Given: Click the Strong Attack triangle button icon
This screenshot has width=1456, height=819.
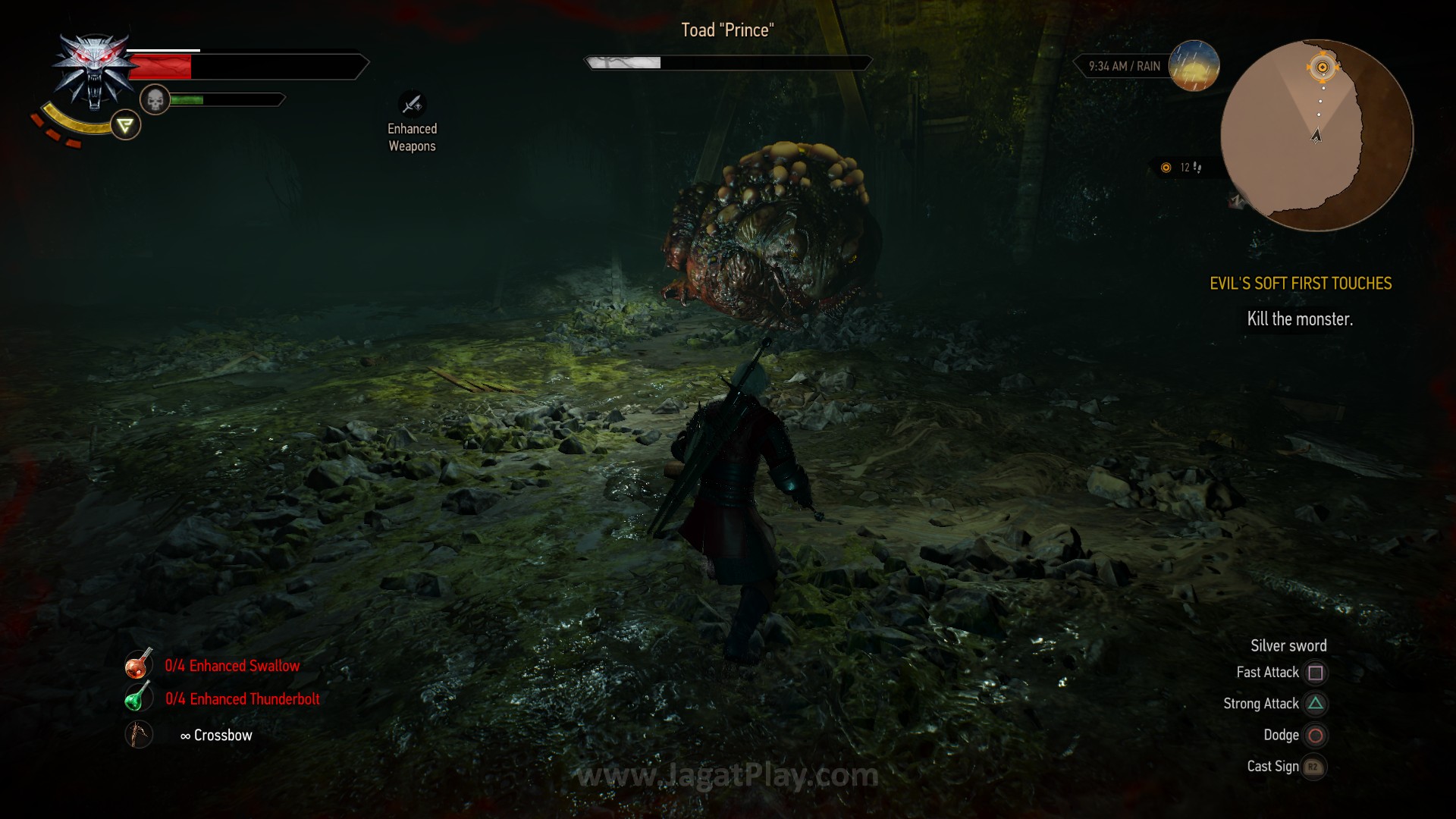Looking at the screenshot, I should coord(1315,704).
